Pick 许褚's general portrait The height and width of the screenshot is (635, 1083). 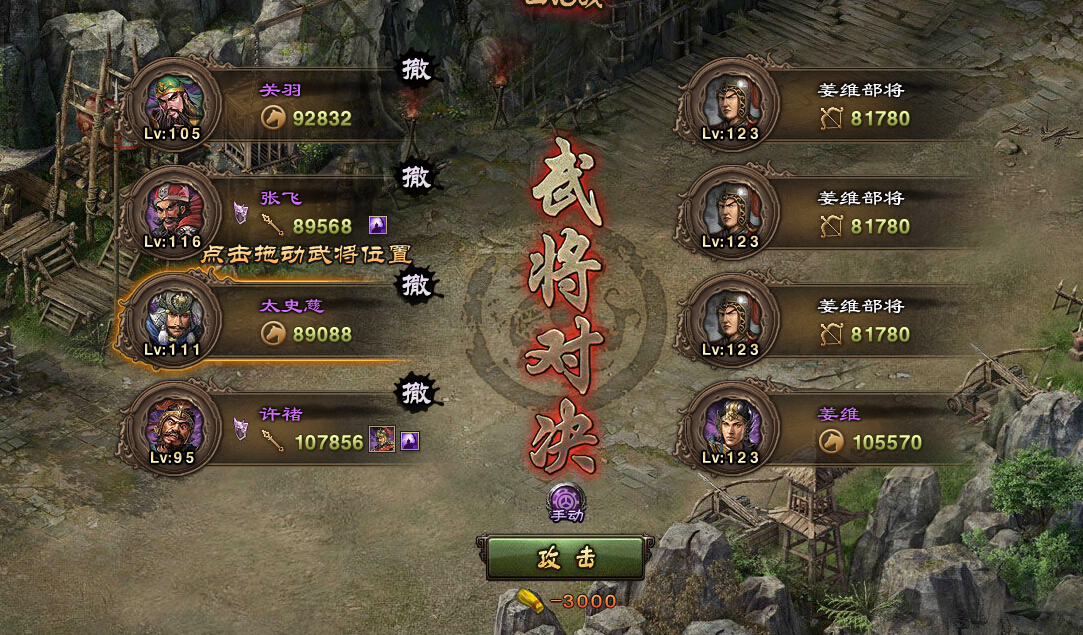click(174, 427)
